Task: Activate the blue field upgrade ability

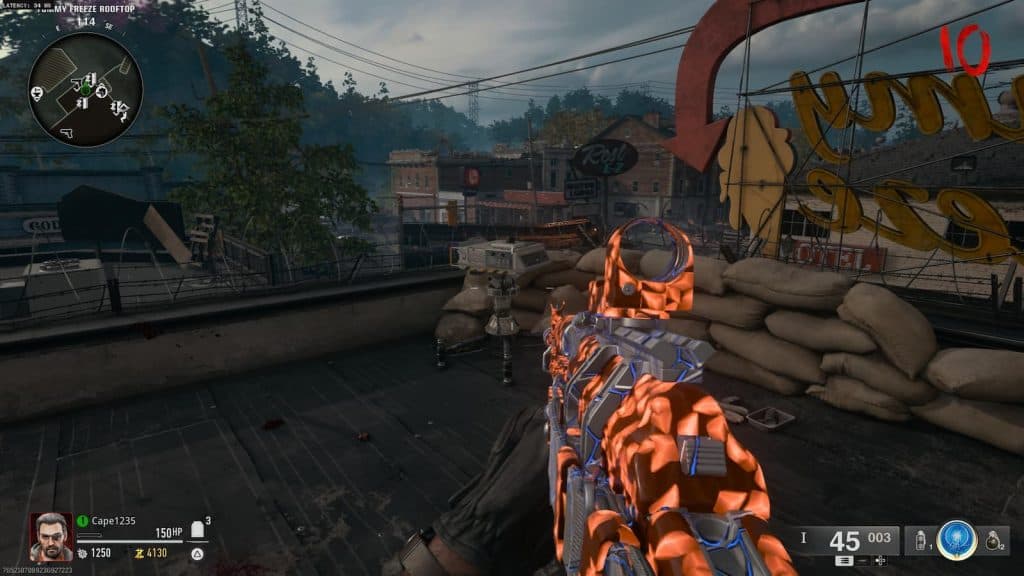Action: pyautogui.click(x=957, y=540)
